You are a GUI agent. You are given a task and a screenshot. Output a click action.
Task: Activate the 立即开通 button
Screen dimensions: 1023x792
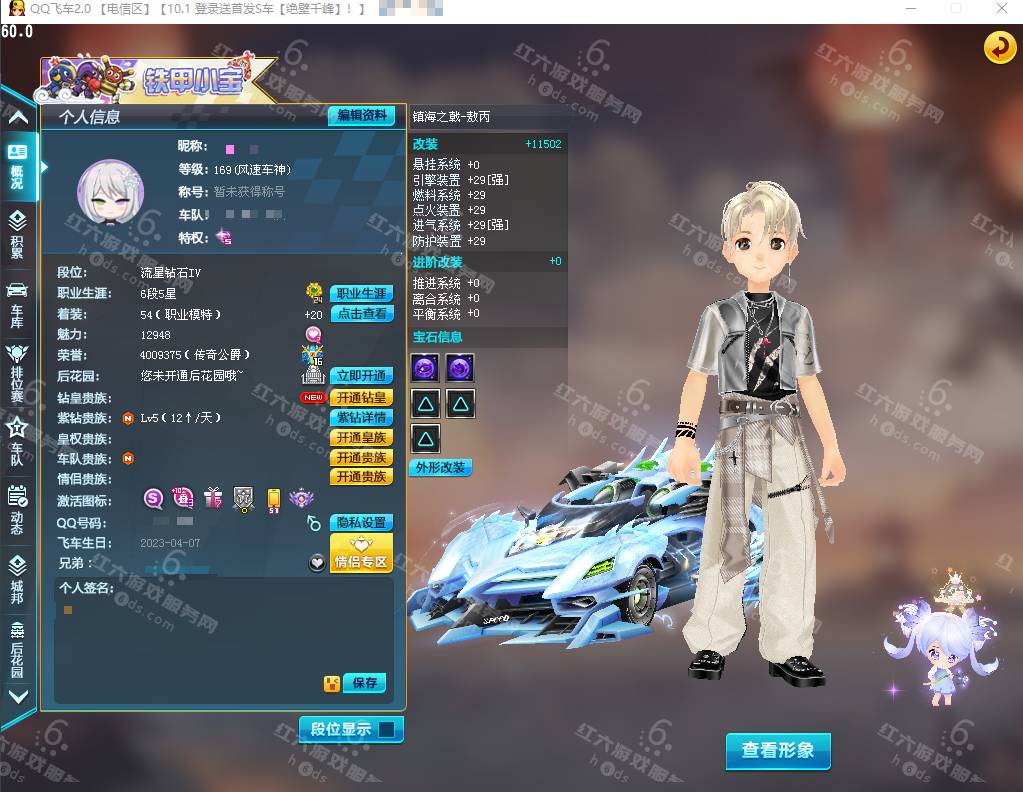pos(361,376)
